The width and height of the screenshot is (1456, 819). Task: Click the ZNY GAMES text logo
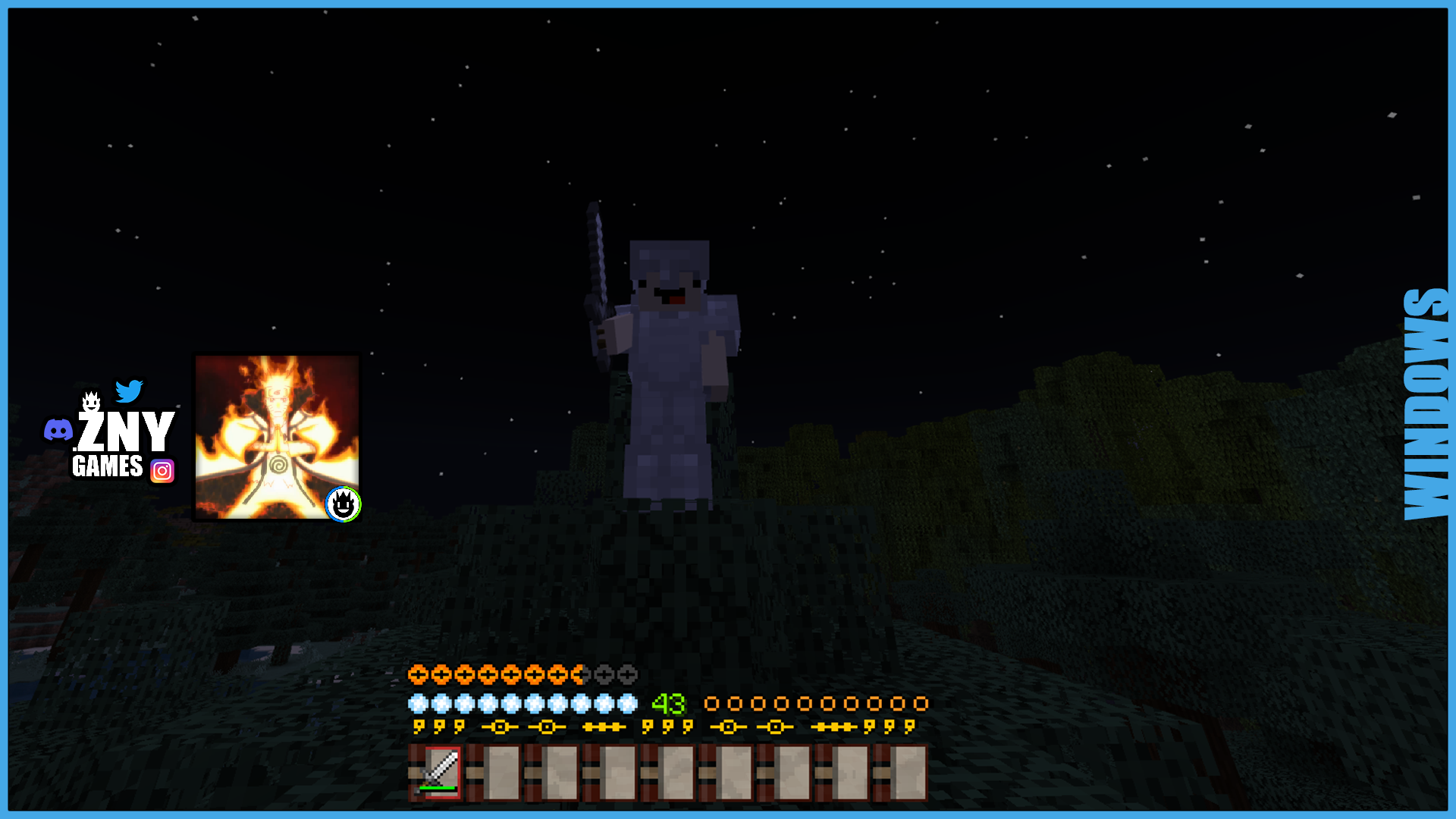pos(121,440)
